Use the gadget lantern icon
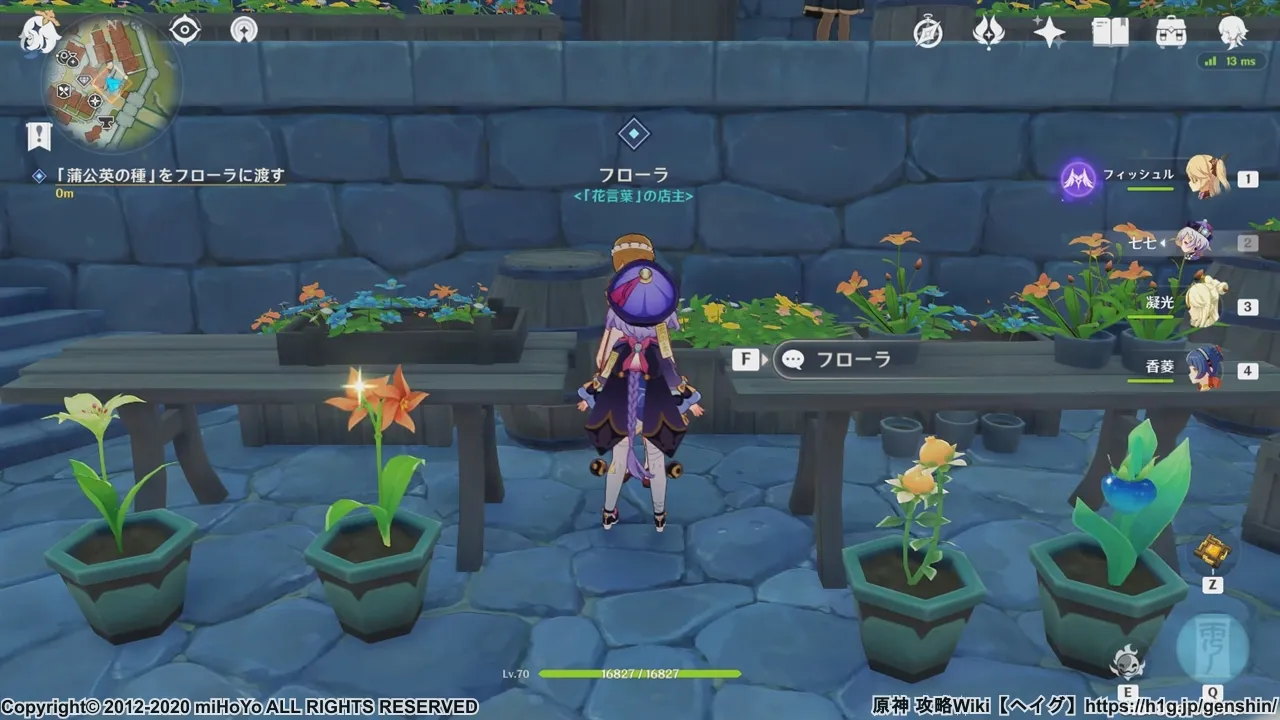The width and height of the screenshot is (1280, 720). [1212, 550]
